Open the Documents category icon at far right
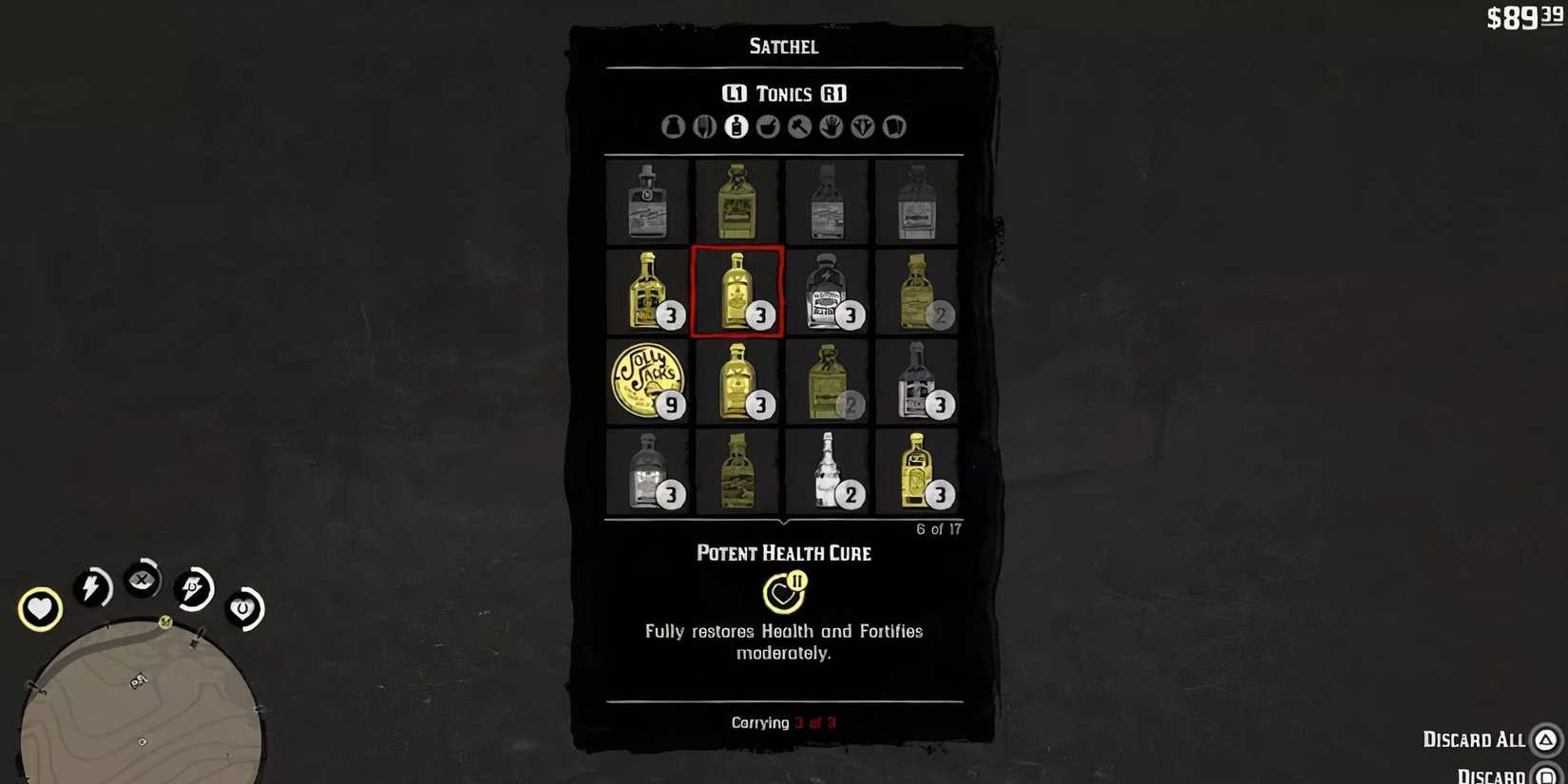 tap(893, 125)
